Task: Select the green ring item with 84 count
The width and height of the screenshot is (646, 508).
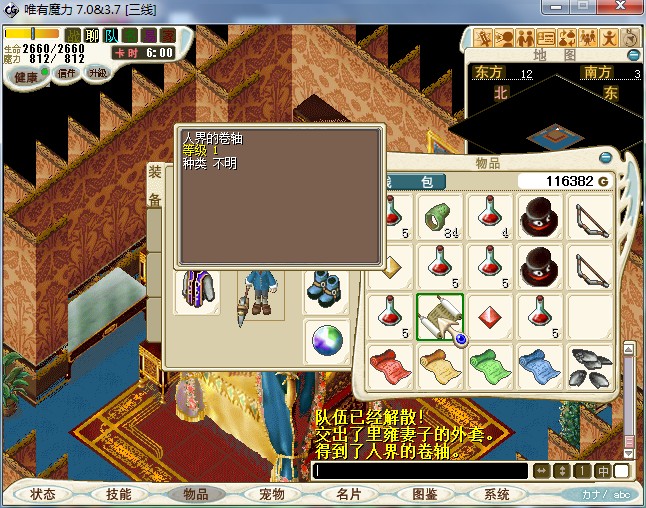Action: click(437, 215)
